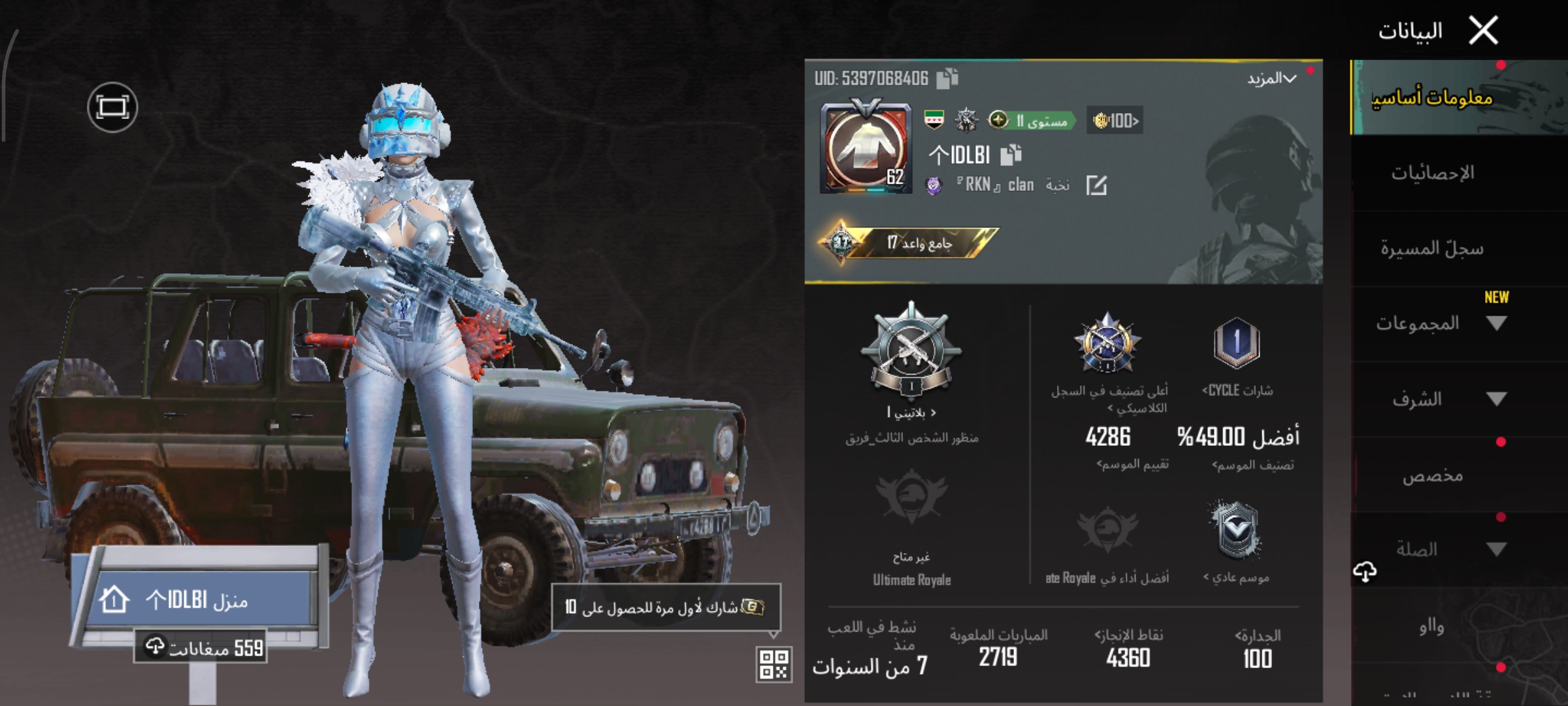This screenshot has width=1568, height=706.
Task: Edit the clan signature line
Action: [1096, 186]
